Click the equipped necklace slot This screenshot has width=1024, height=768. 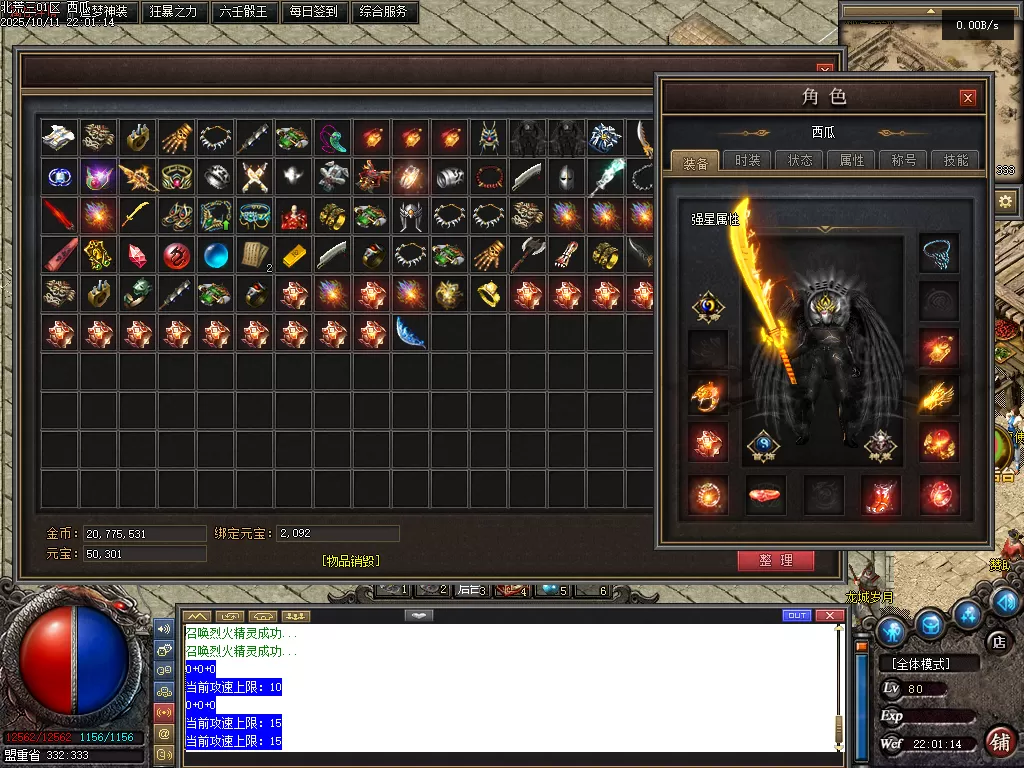939,253
